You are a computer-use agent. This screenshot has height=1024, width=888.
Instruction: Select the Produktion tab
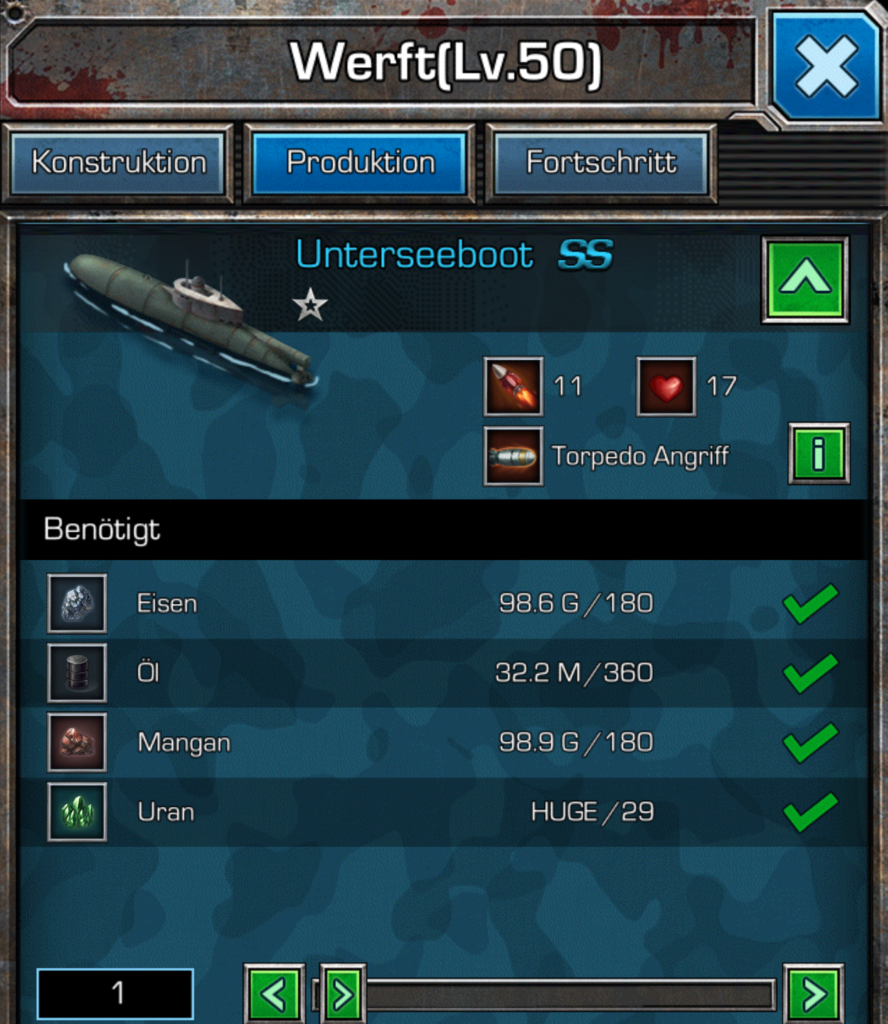point(360,163)
